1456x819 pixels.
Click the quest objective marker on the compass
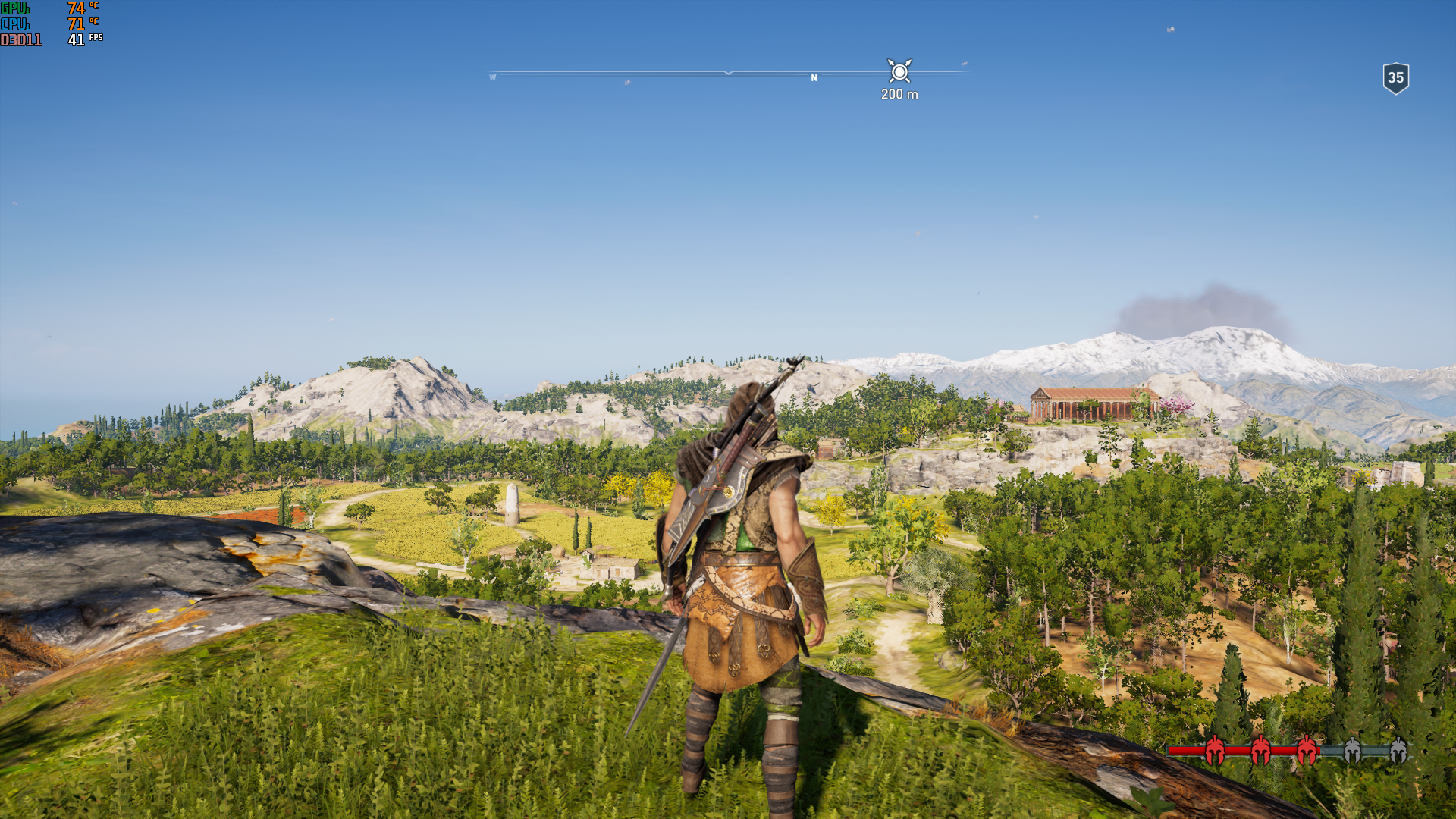[x=899, y=72]
